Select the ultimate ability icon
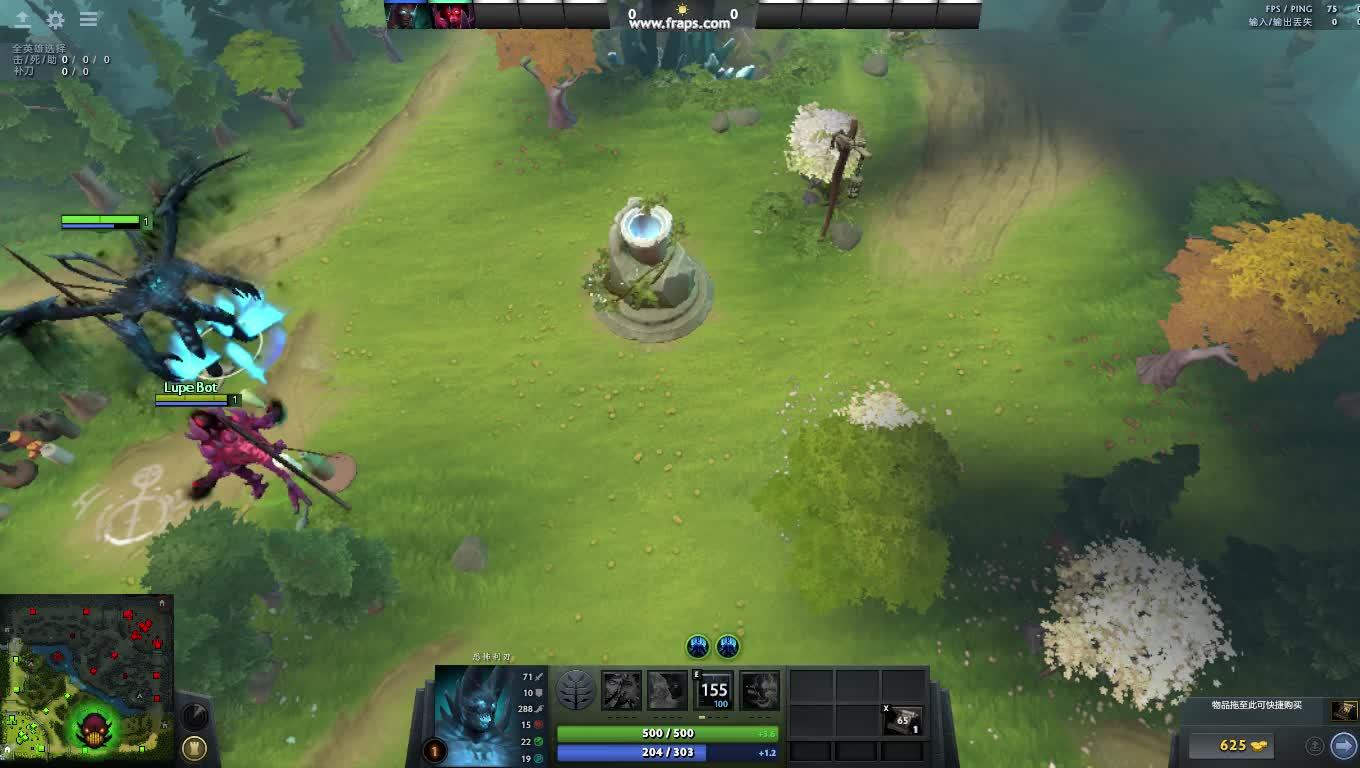Image resolution: width=1360 pixels, height=768 pixels. 760,690
